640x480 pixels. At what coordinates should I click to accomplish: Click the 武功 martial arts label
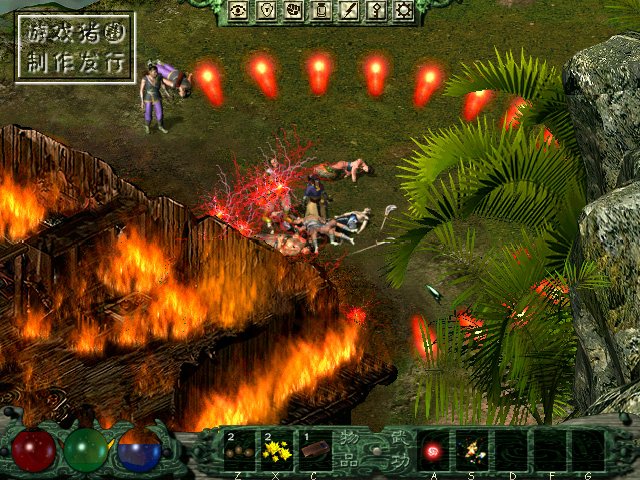pyautogui.click(x=399, y=450)
